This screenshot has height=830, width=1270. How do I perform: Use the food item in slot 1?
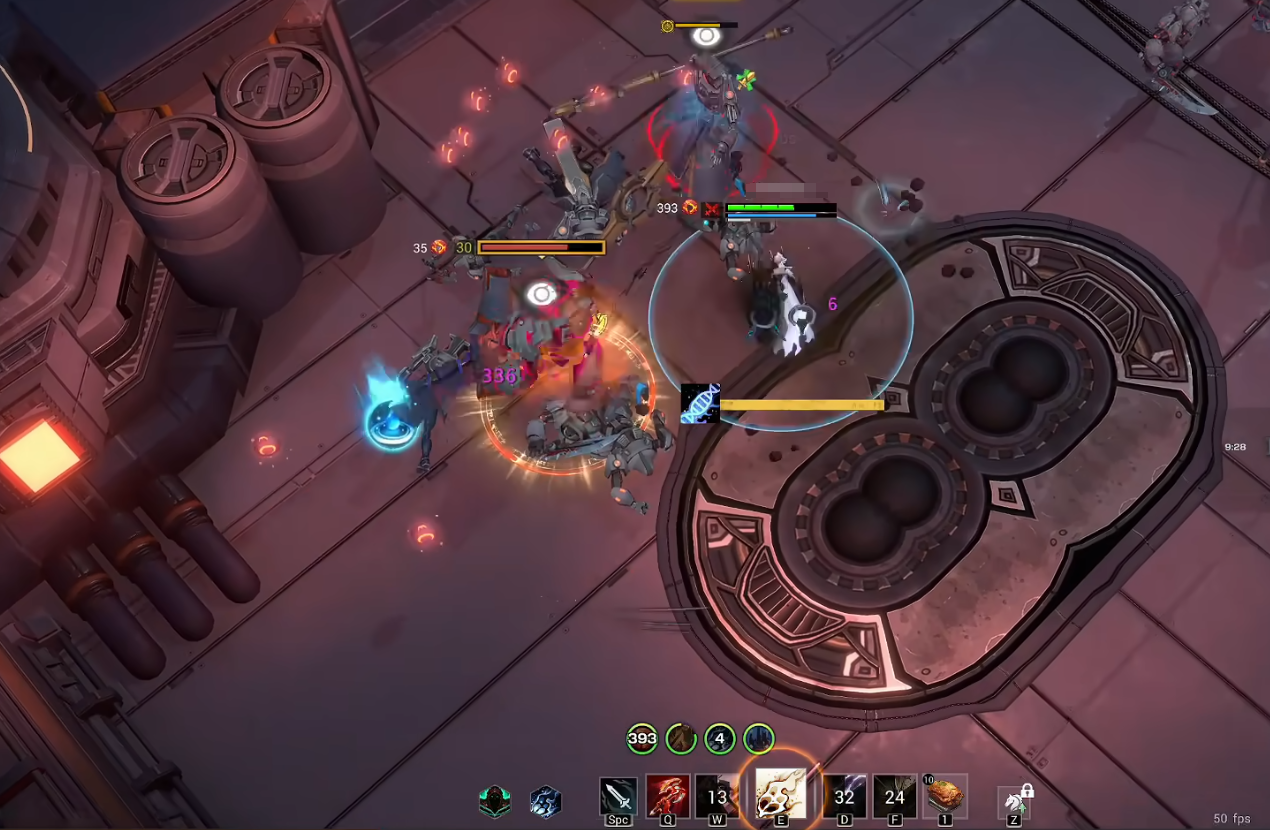945,796
